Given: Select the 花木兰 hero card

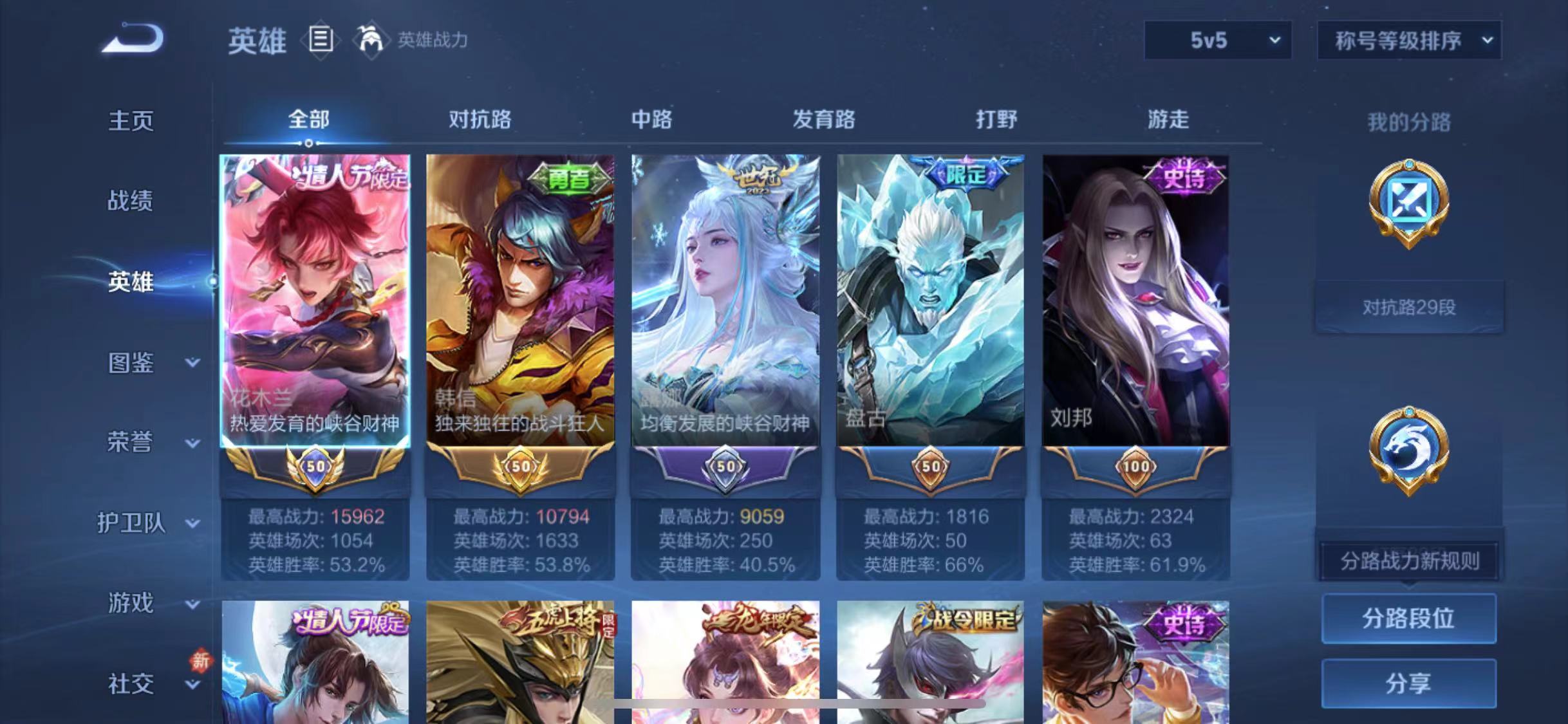Looking at the screenshot, I should pyautogui.click(x=315, y=302).
